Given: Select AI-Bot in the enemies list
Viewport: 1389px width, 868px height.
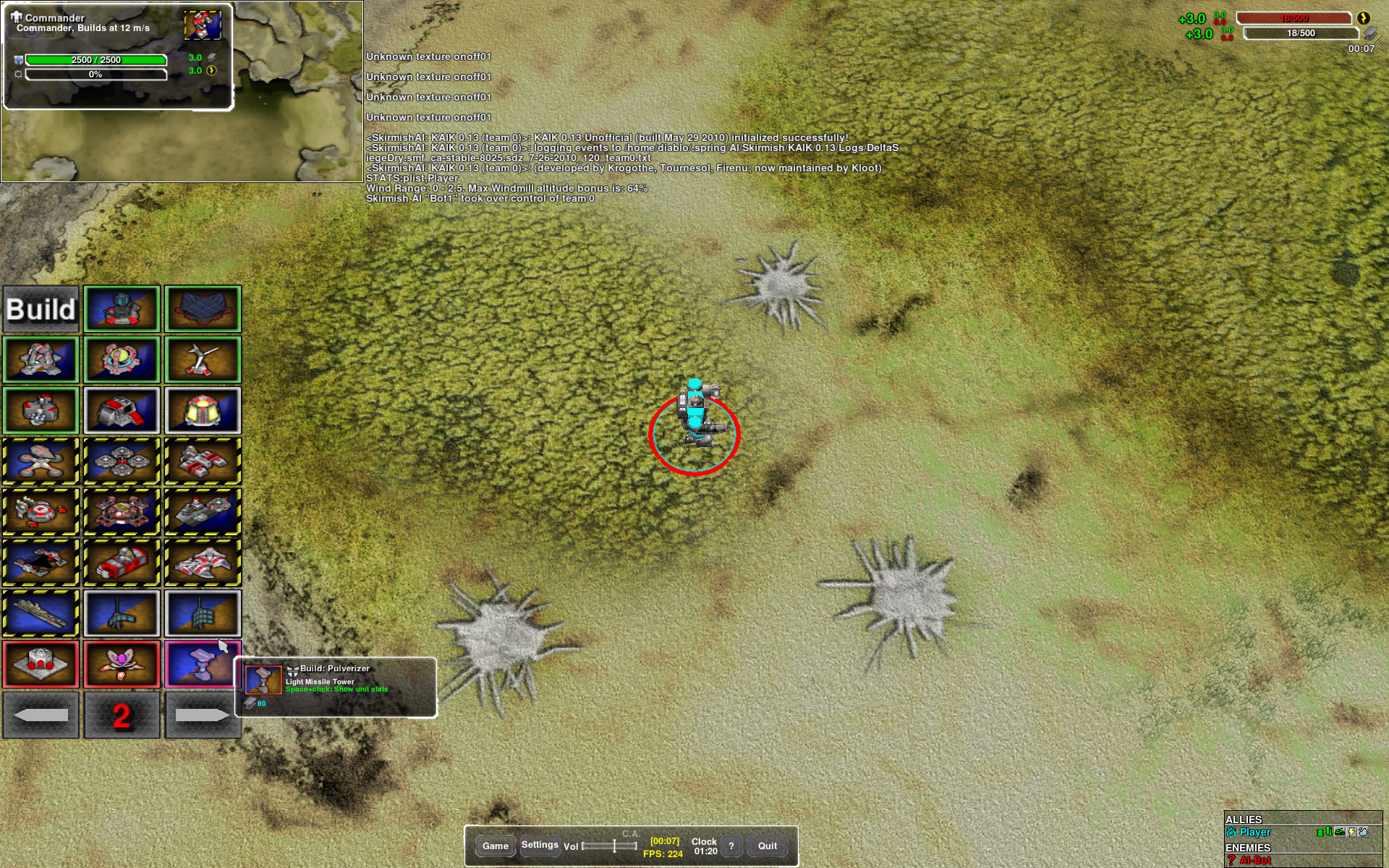Looking at the screenshot, I should 1255,860.
